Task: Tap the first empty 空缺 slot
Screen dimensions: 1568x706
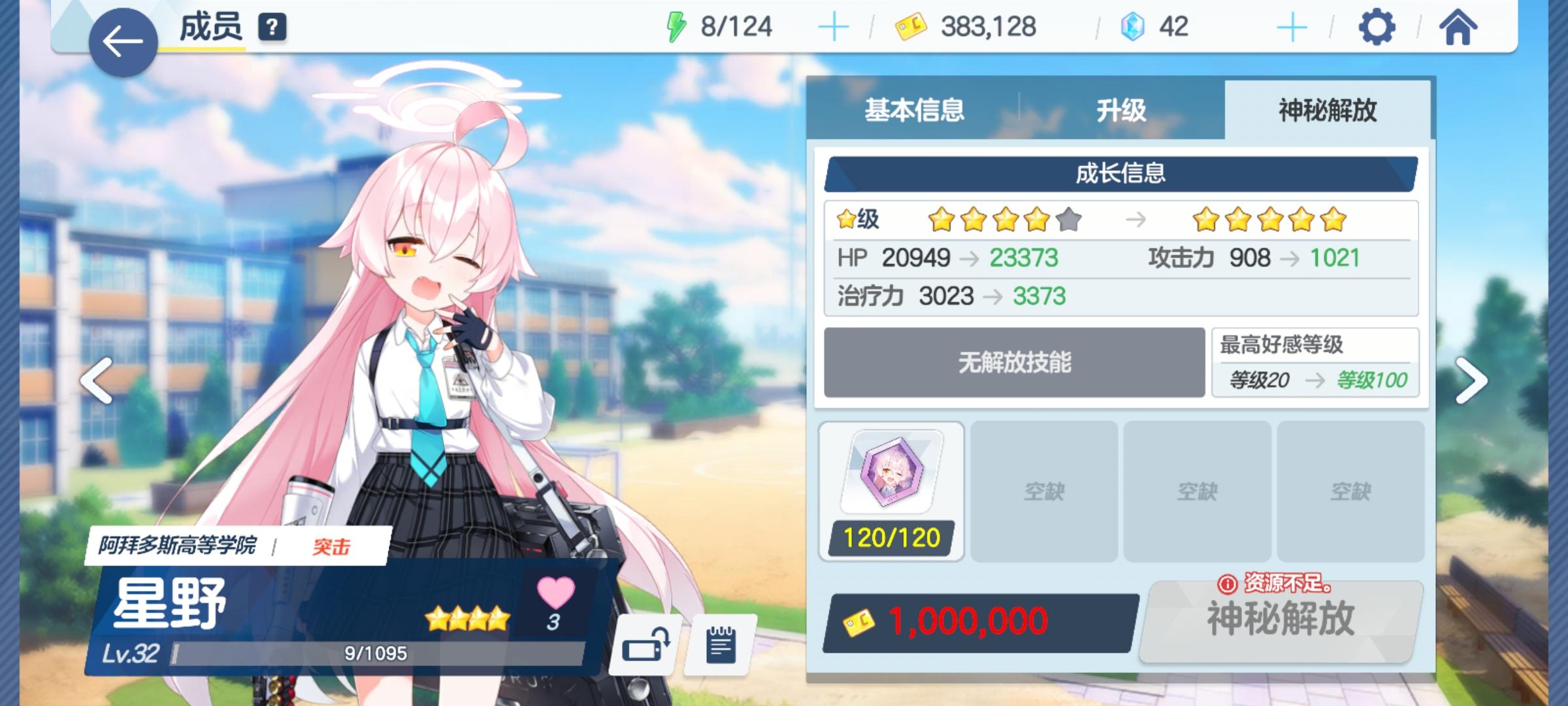Action: pyautogui.click(x=1044, y=490)
